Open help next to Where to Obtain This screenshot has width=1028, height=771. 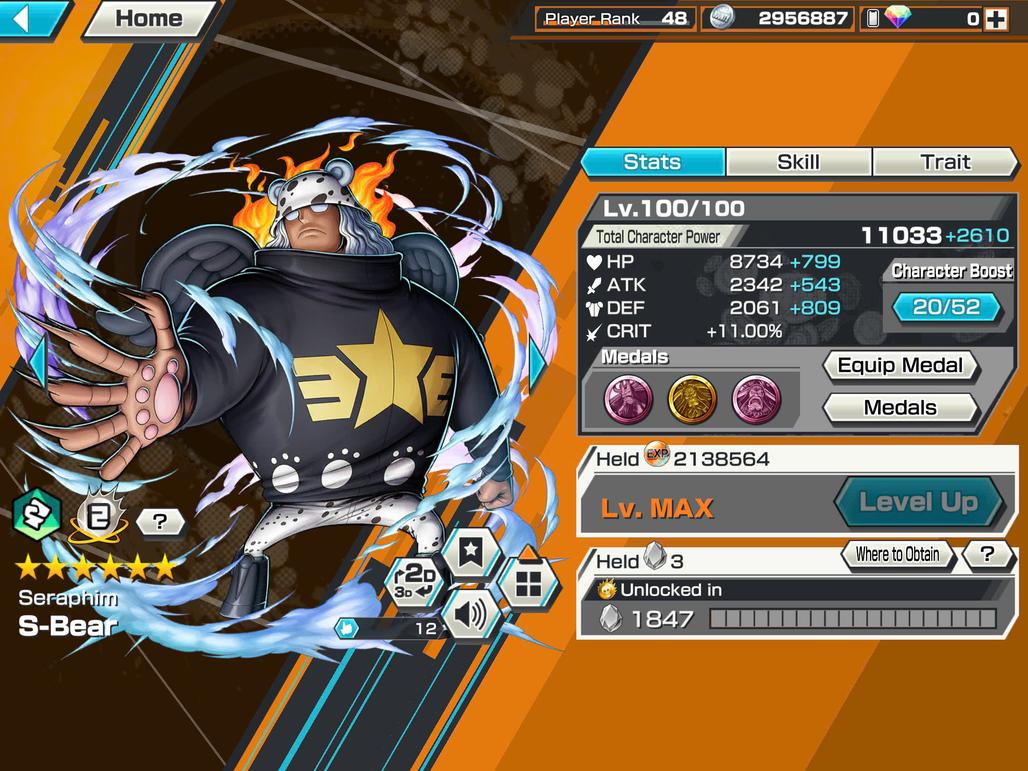(x=987, y=554)
